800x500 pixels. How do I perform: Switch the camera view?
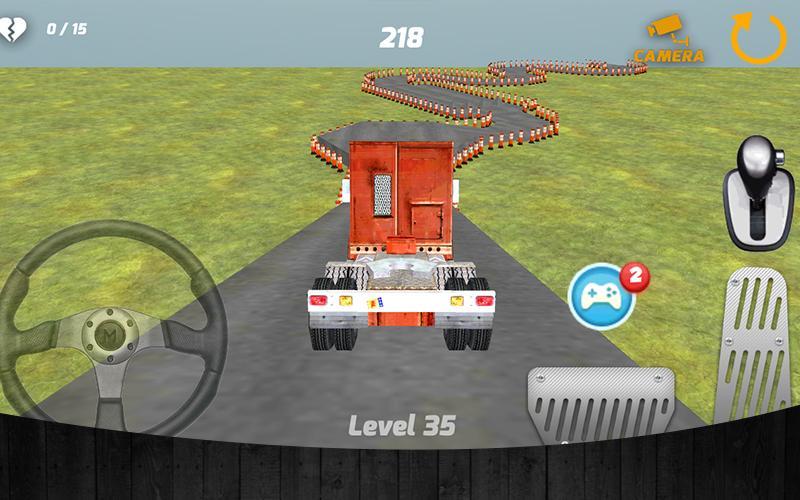point(669,39)
